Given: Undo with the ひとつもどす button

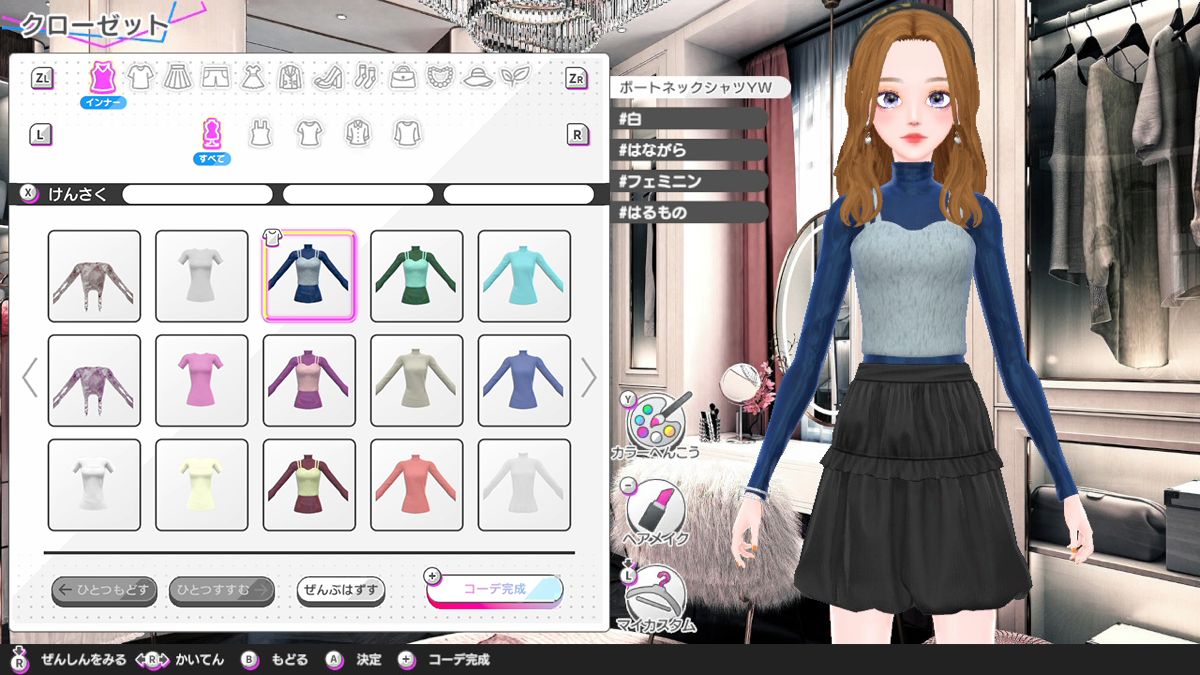Looking at the screenshot, I should point(104,590).
